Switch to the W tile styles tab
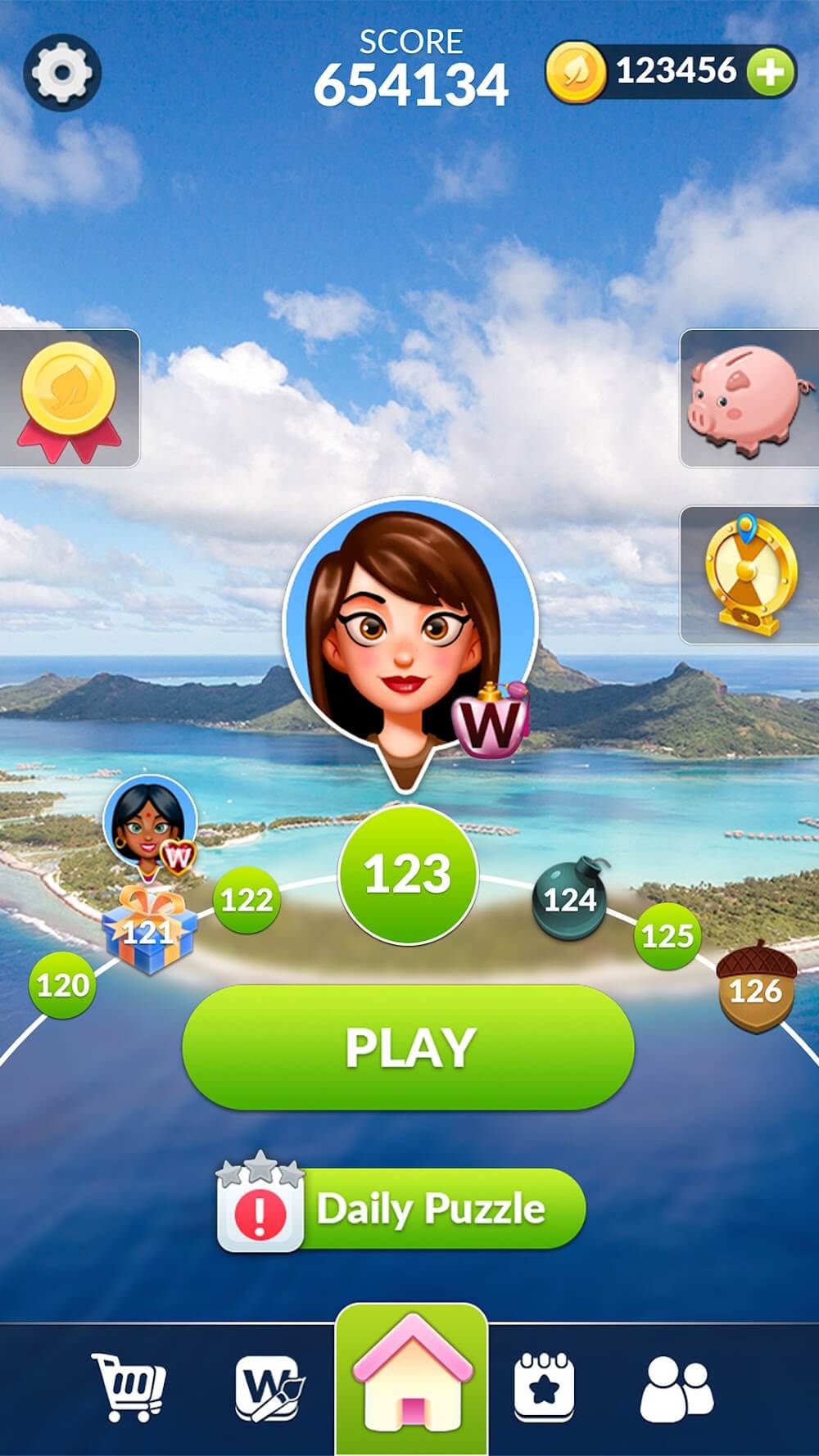The width and height of the screenshot is (819, 1456). coord(269,1388)
